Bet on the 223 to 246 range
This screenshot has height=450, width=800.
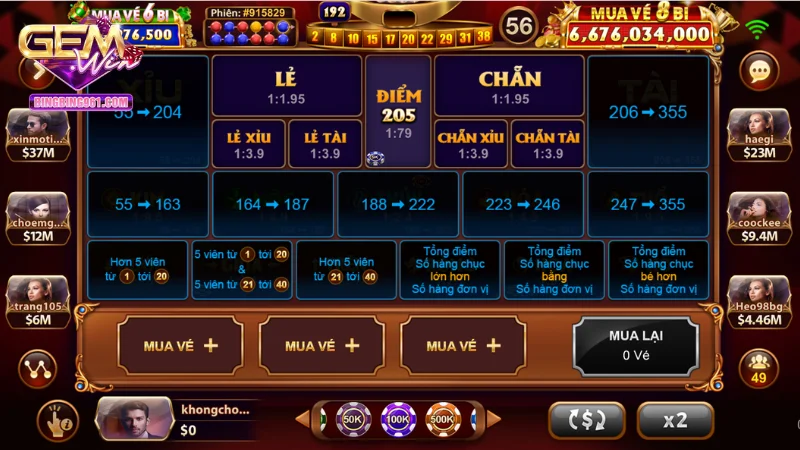(522, 204)
